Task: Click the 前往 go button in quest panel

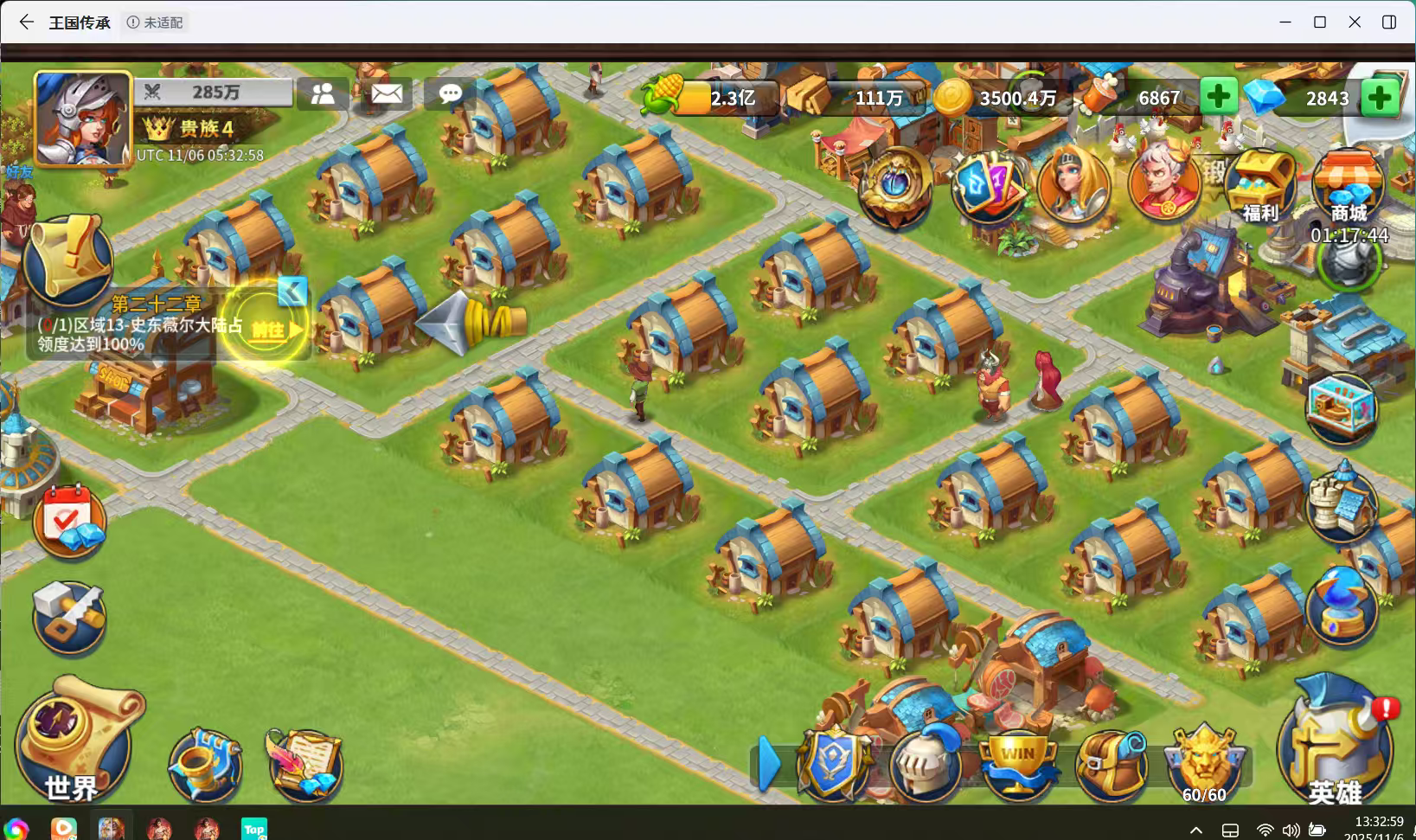Action: 268,330
